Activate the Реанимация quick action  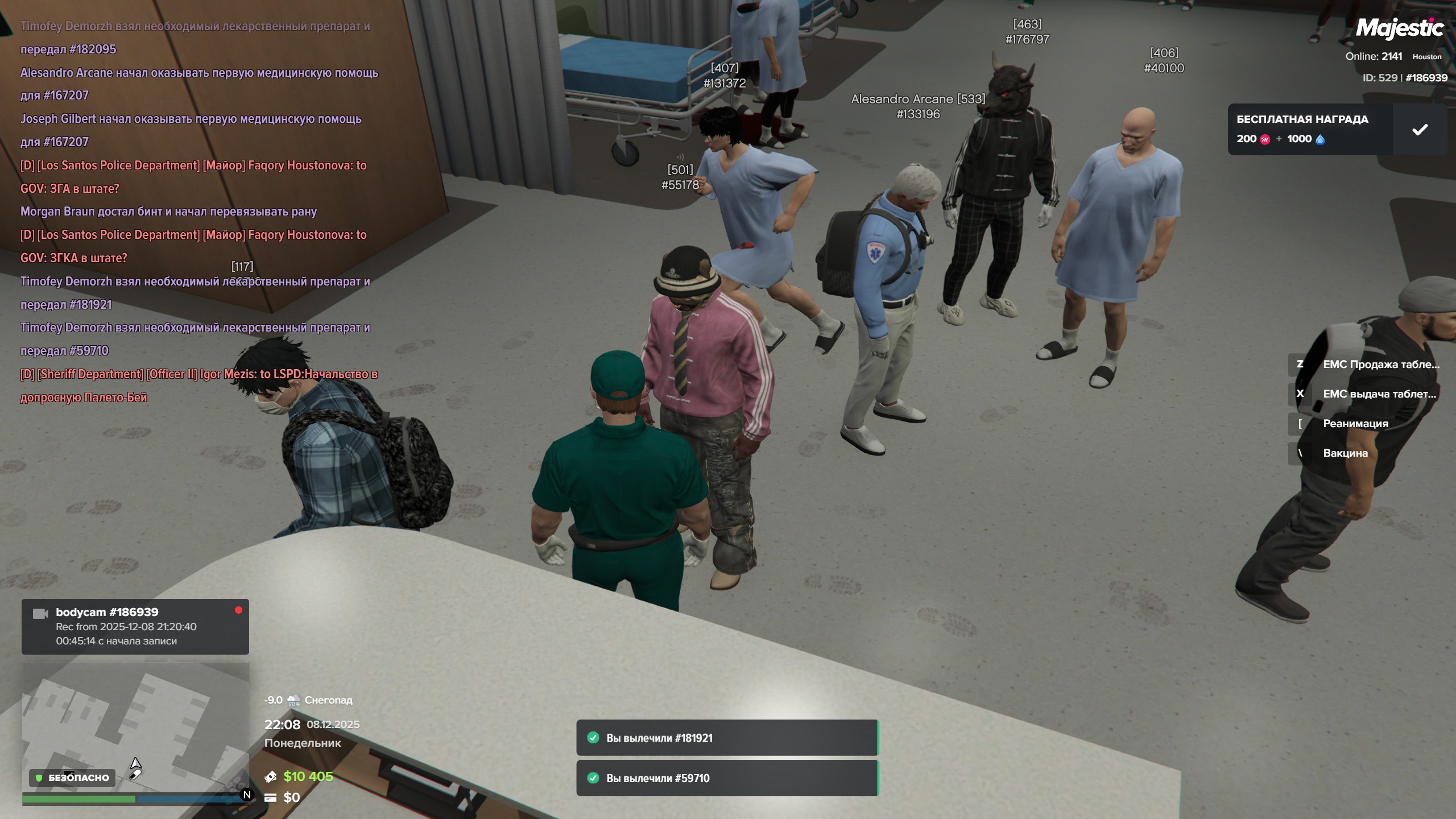(1355, 424)
